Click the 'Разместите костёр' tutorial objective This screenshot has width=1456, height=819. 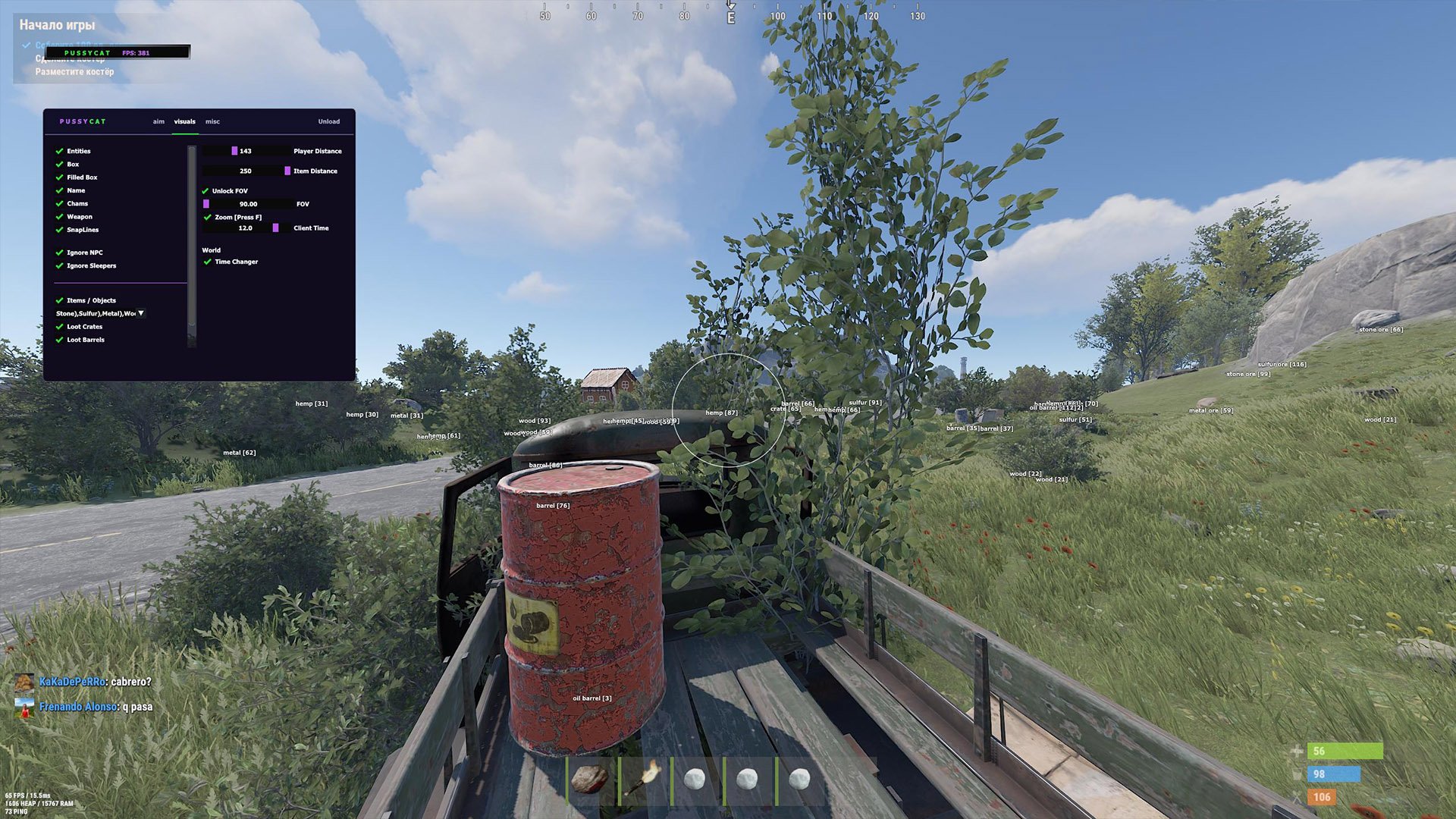pos(74,72)
